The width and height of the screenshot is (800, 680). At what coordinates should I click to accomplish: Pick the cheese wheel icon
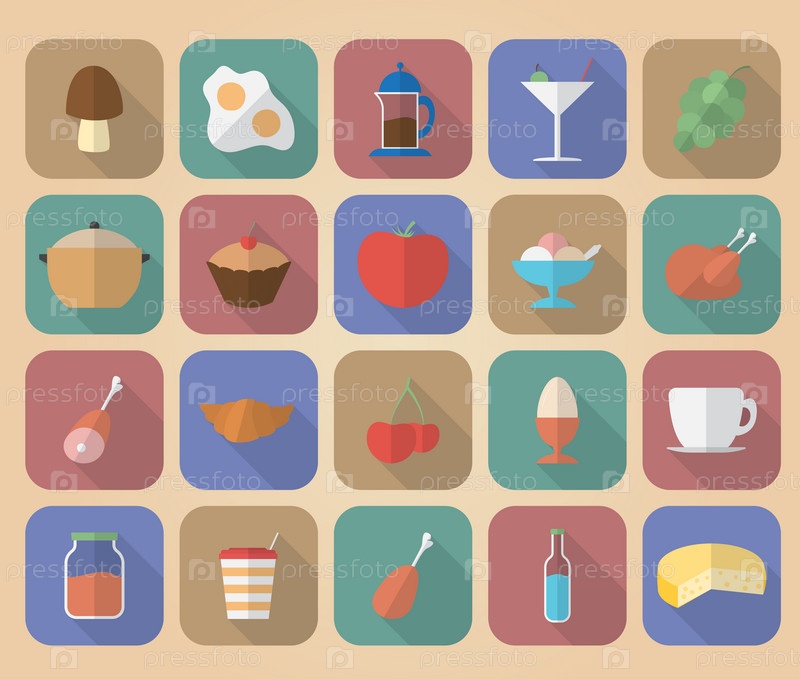coord(711,575)
